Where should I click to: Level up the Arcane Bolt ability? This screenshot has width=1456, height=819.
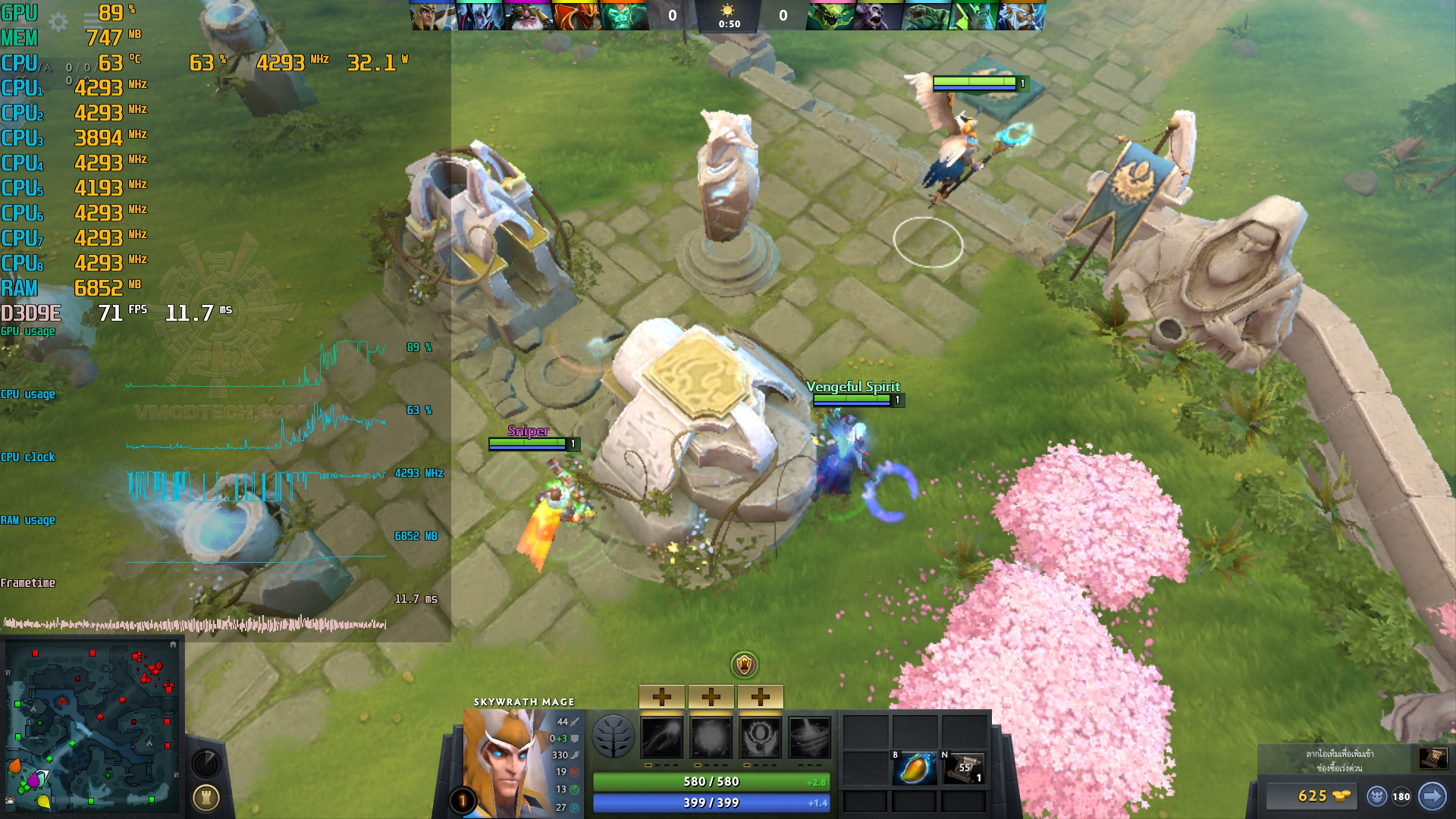pyautogui.click(x=662, y=696)
